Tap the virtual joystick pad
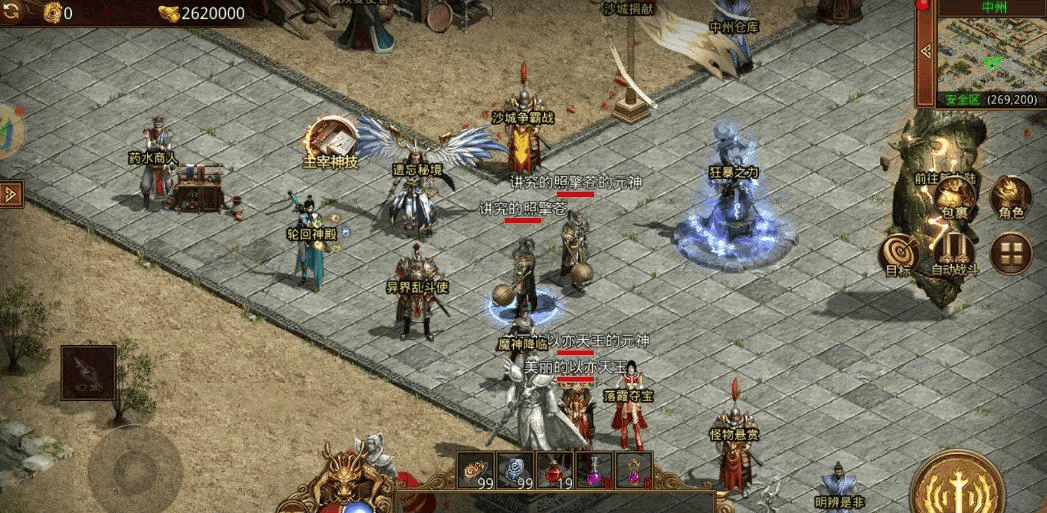This screenshot has width=1047, height=513. [x=135, y=468]
